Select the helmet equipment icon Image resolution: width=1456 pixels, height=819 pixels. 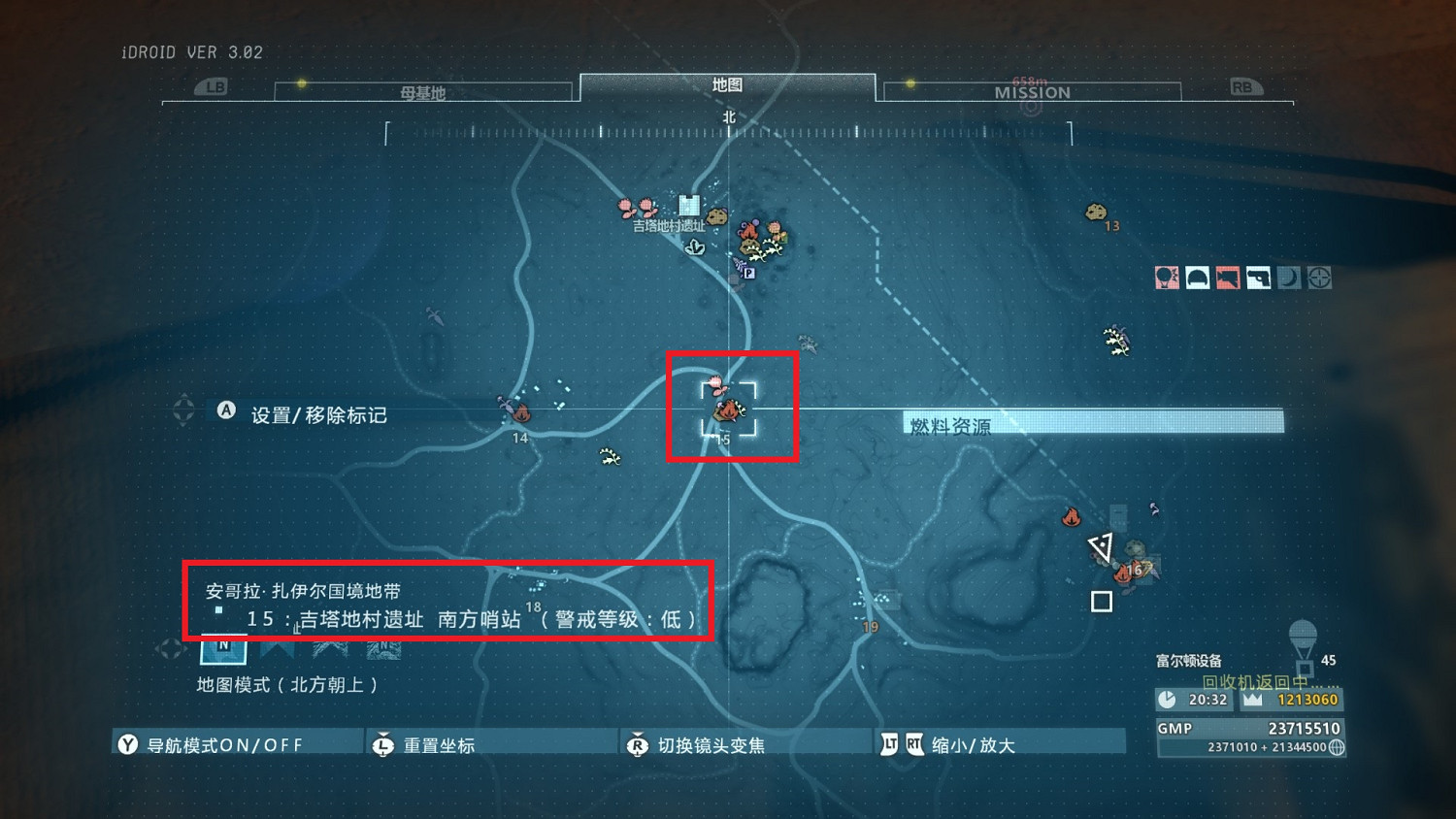point(1197,278)
